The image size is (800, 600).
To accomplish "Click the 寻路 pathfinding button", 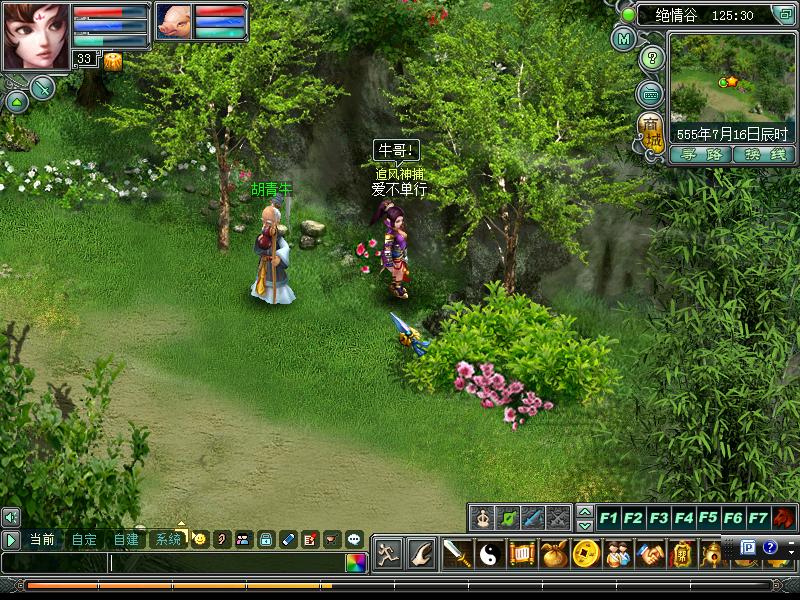I will point(700,154).
